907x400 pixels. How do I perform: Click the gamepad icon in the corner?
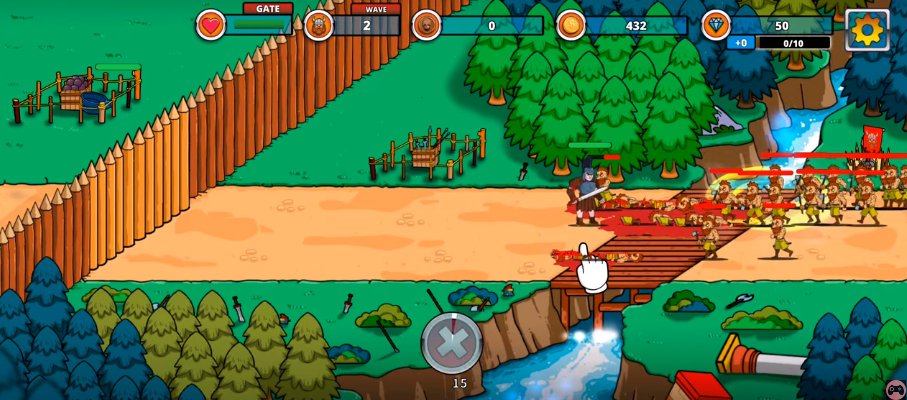895,389
